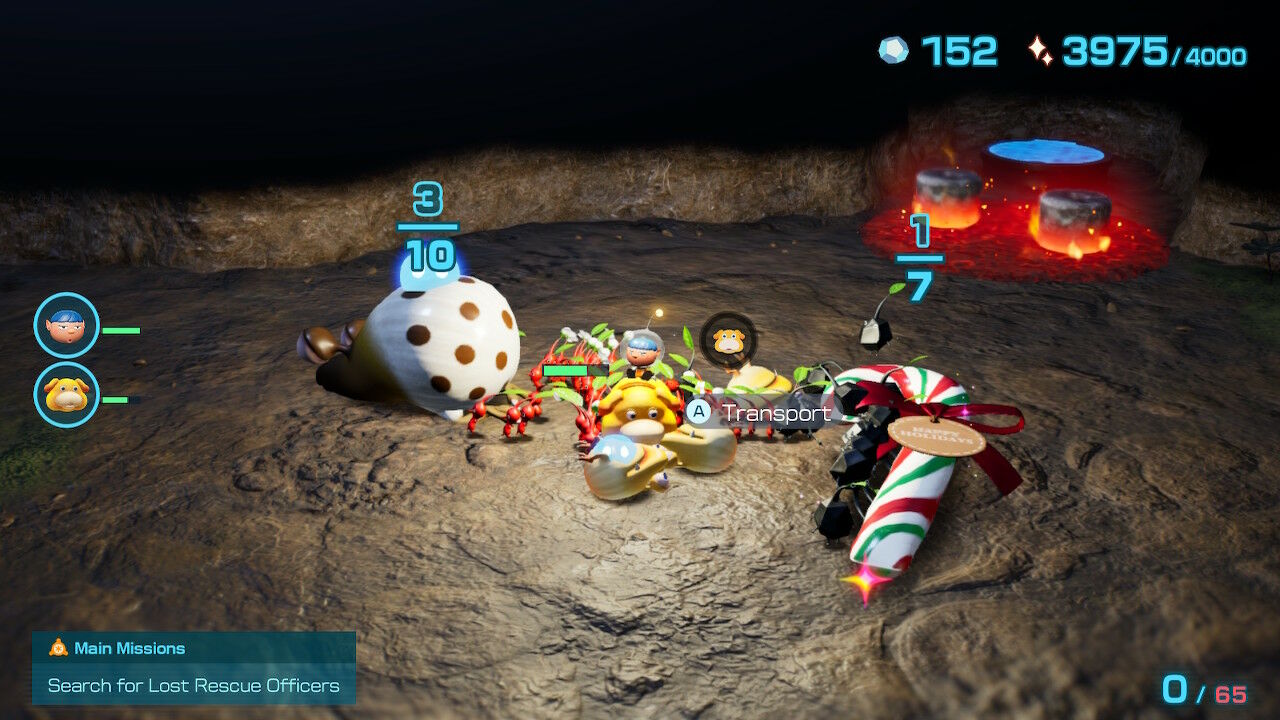Activate the Transport action prompt
Screen dimensions: 1280x720
pos(748,411)
